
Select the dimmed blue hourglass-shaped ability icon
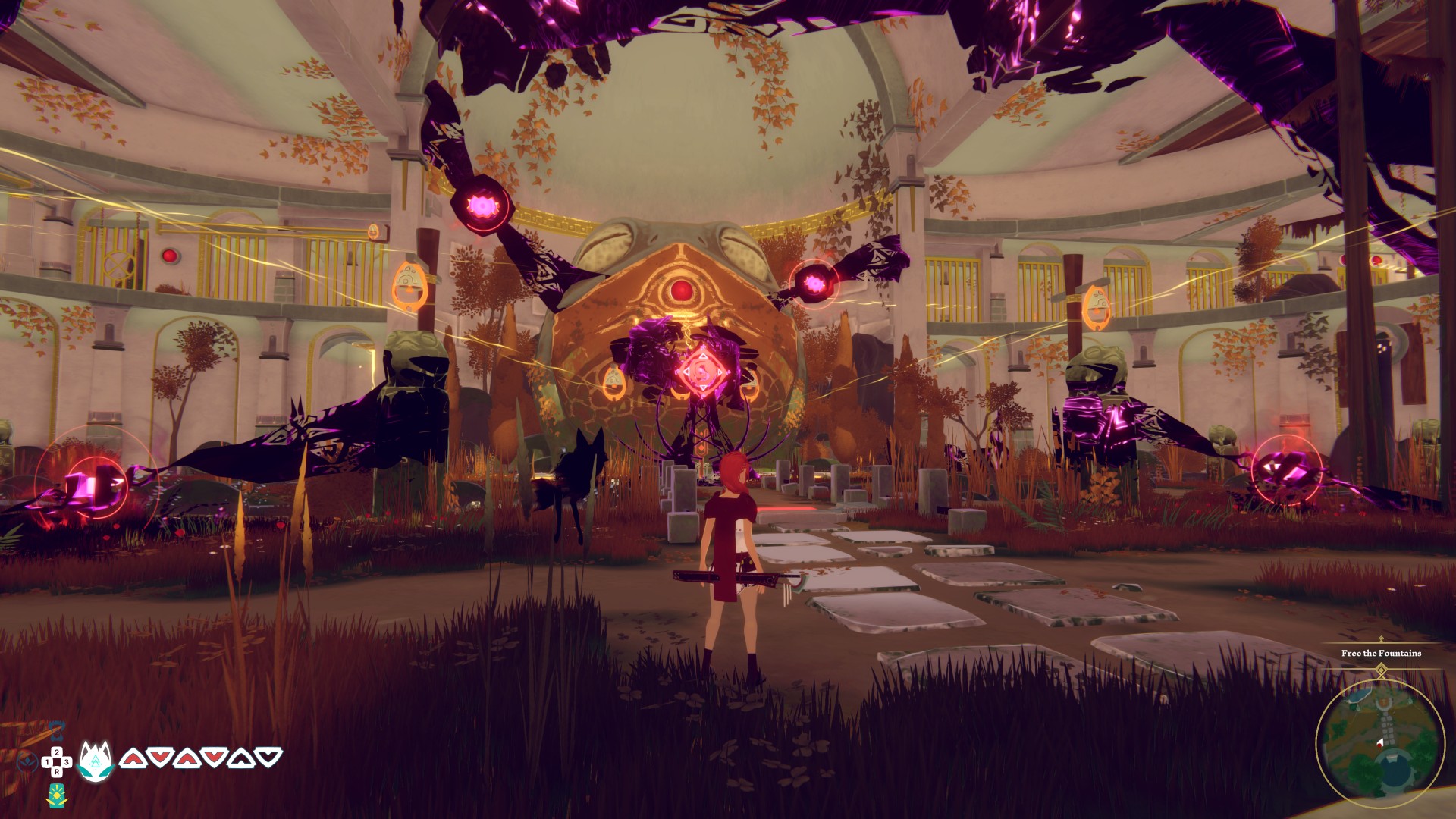(x=56, y=733)
